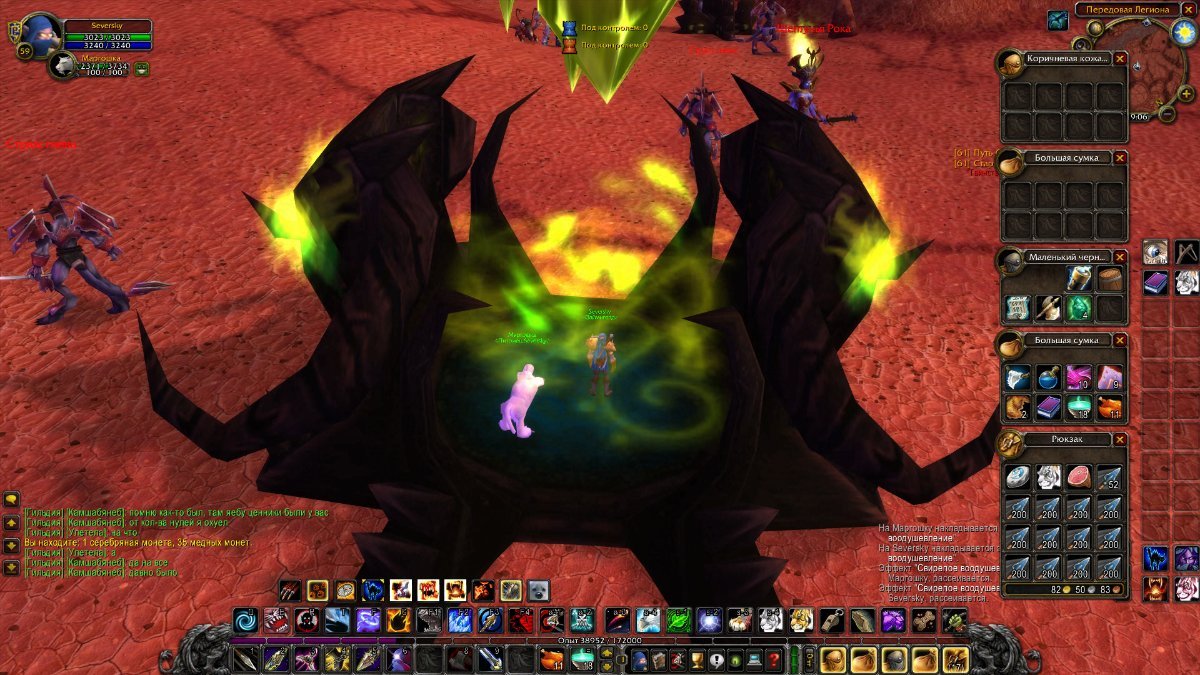
Task: Select the green gem in the small bag
Action: tap(1078, 308)
